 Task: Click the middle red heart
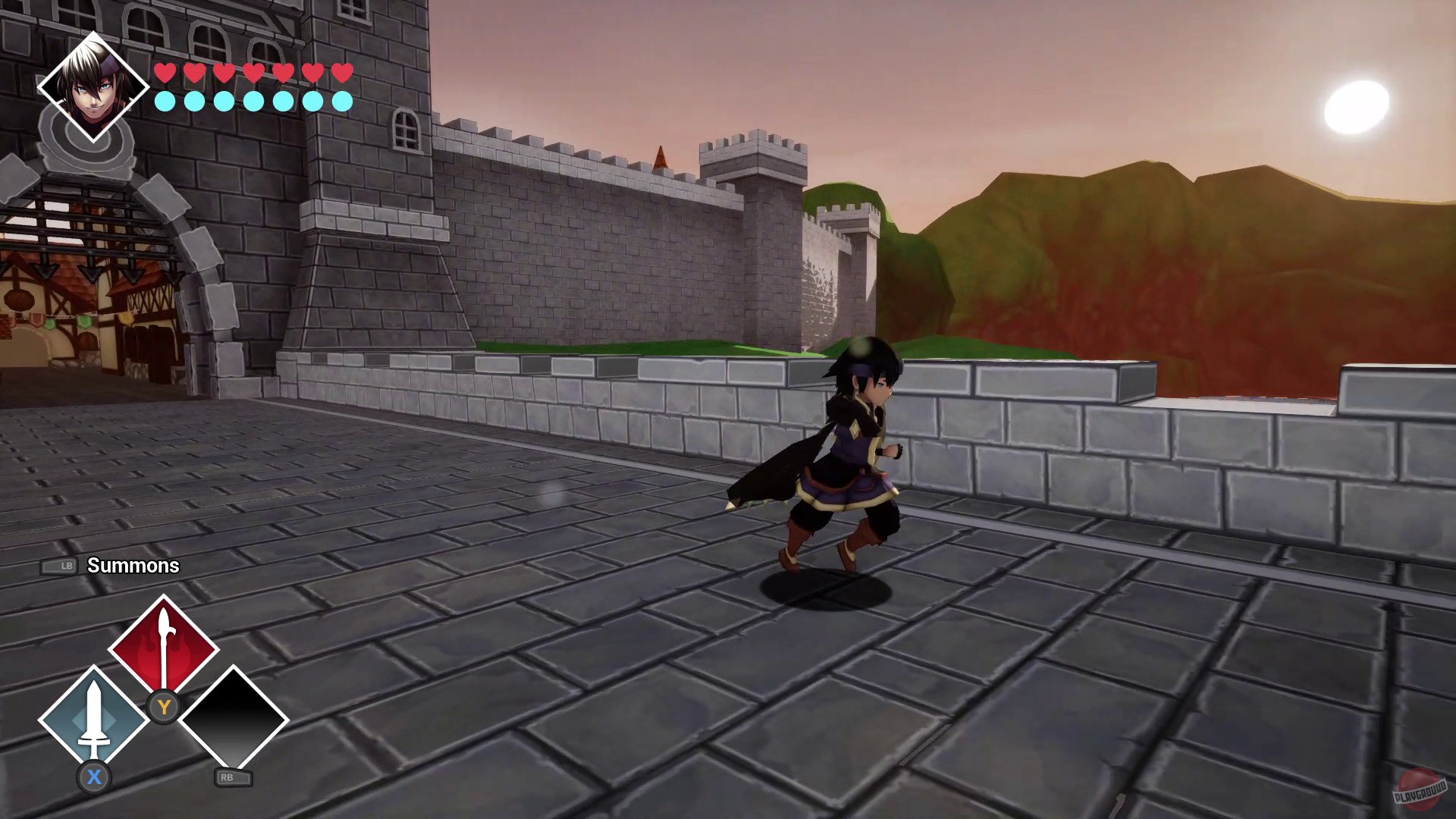coord(253,74)
